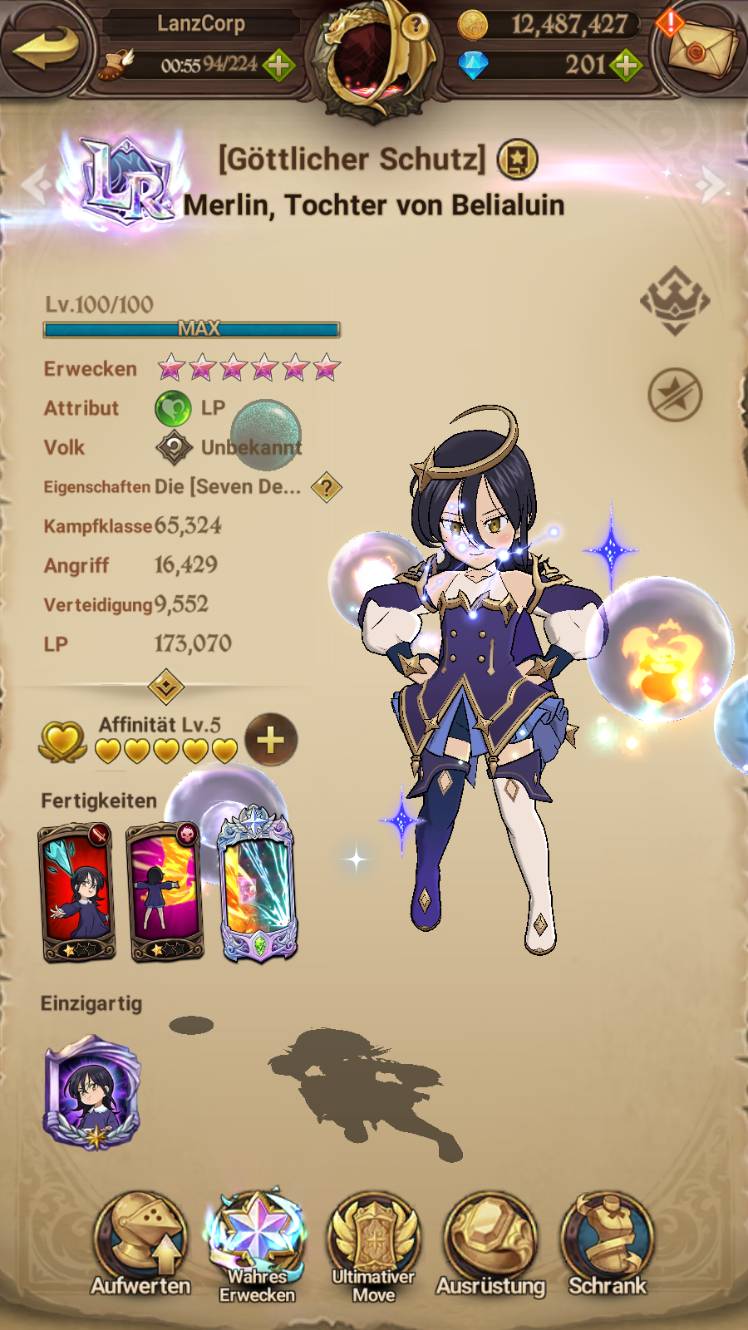Image resolution: width=748 pixels, height=1330 pixels.
Task: View the first skill card with red background
Action: click(x=76, y=892)
